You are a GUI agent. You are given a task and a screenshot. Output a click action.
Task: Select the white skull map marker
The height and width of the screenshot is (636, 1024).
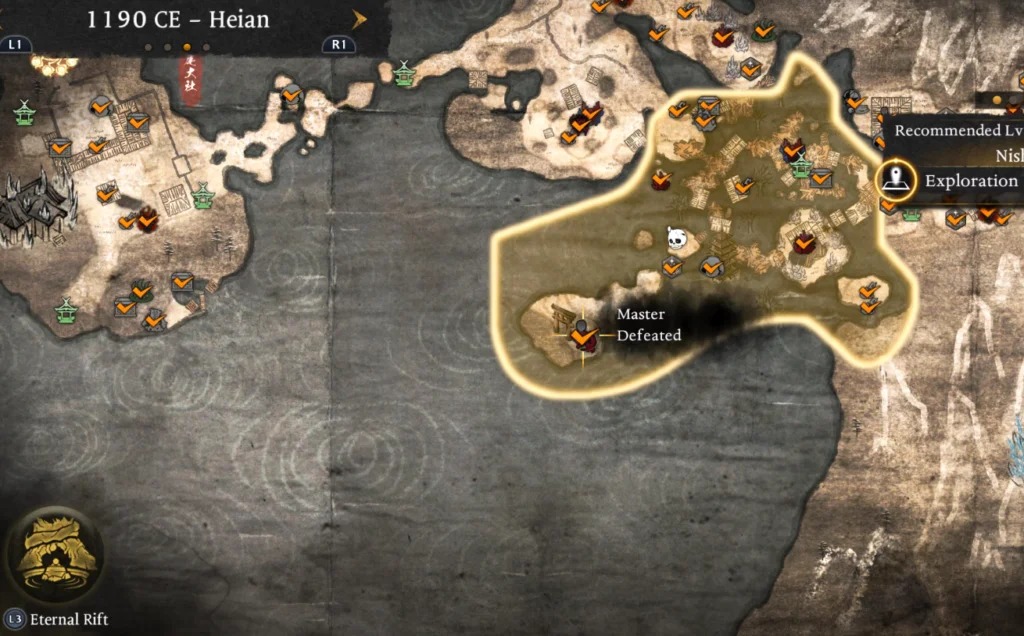[677, 238]
